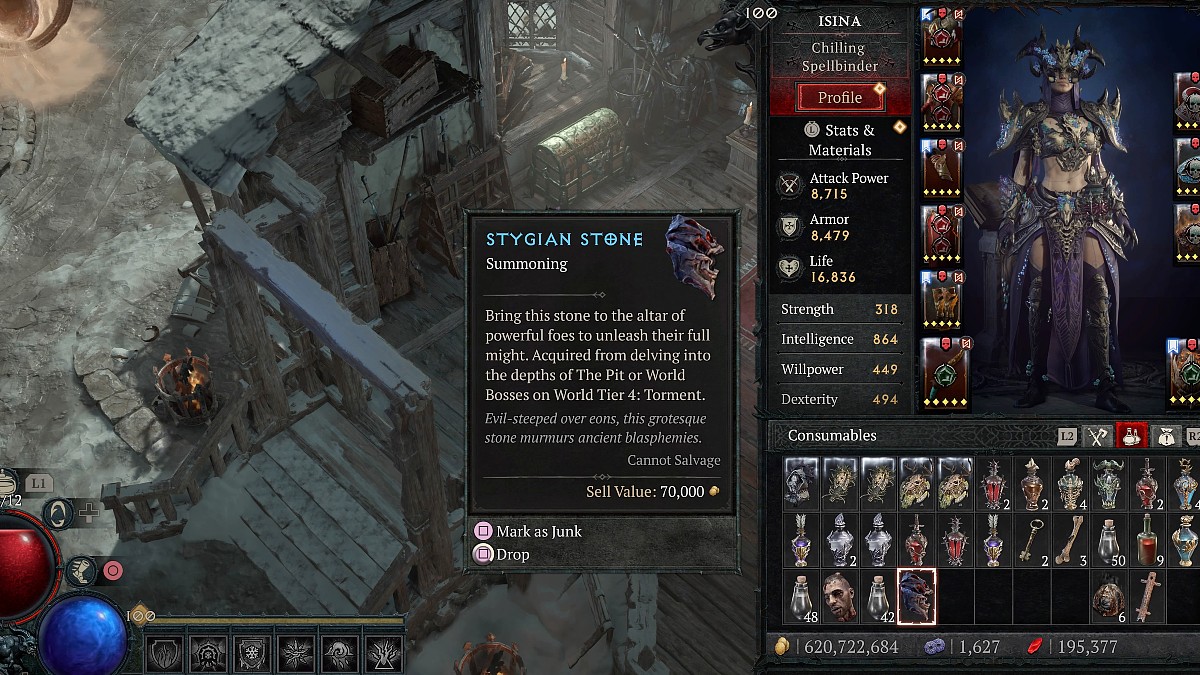1200x675 pixels.
Task: Use the boot evade ability icon
Action: [x=80, y=571]
